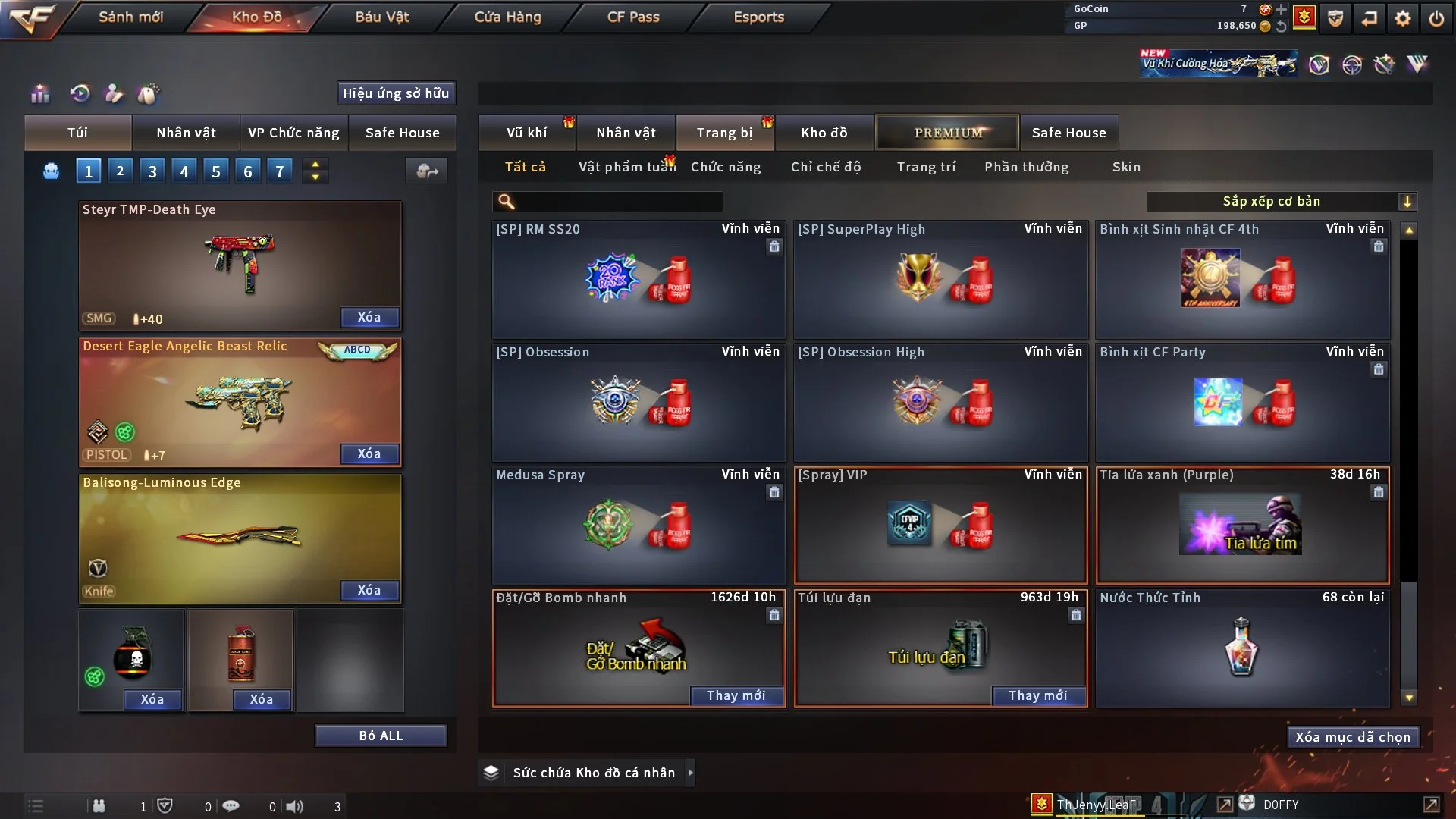Renew the Đặt/Gỡ Bomb nhanh item
1456x819 pixels.
coord(736,695)
